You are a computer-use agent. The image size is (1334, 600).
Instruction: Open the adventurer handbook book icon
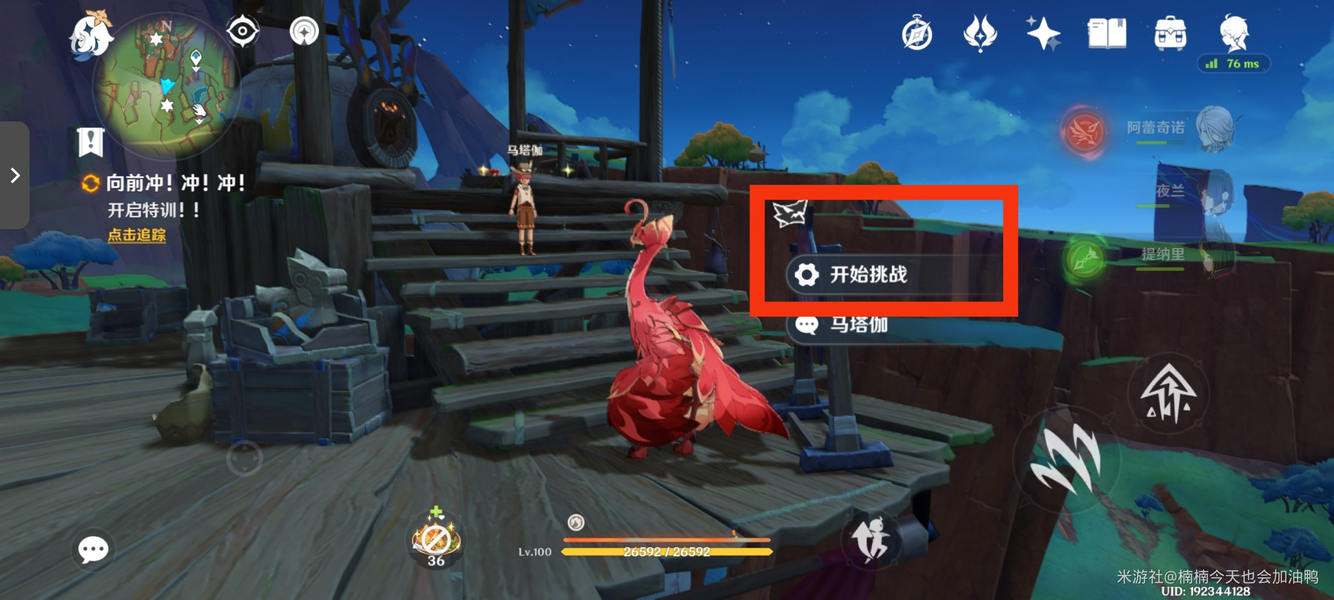1107,33
